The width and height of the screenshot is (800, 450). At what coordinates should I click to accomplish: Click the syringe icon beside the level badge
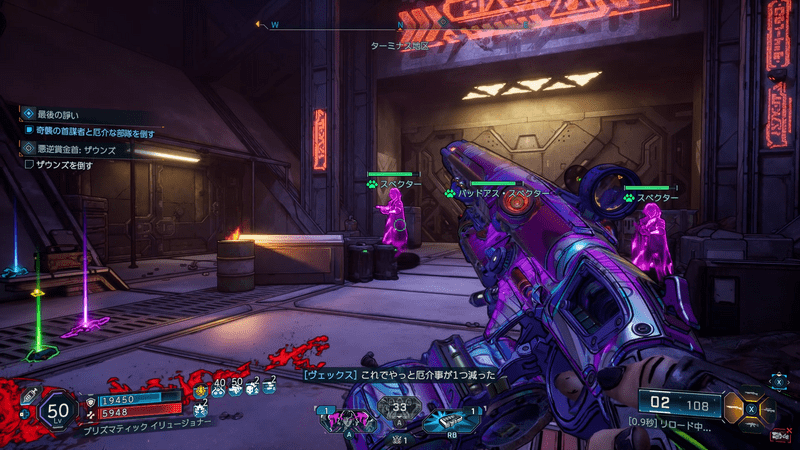[29, 395]
